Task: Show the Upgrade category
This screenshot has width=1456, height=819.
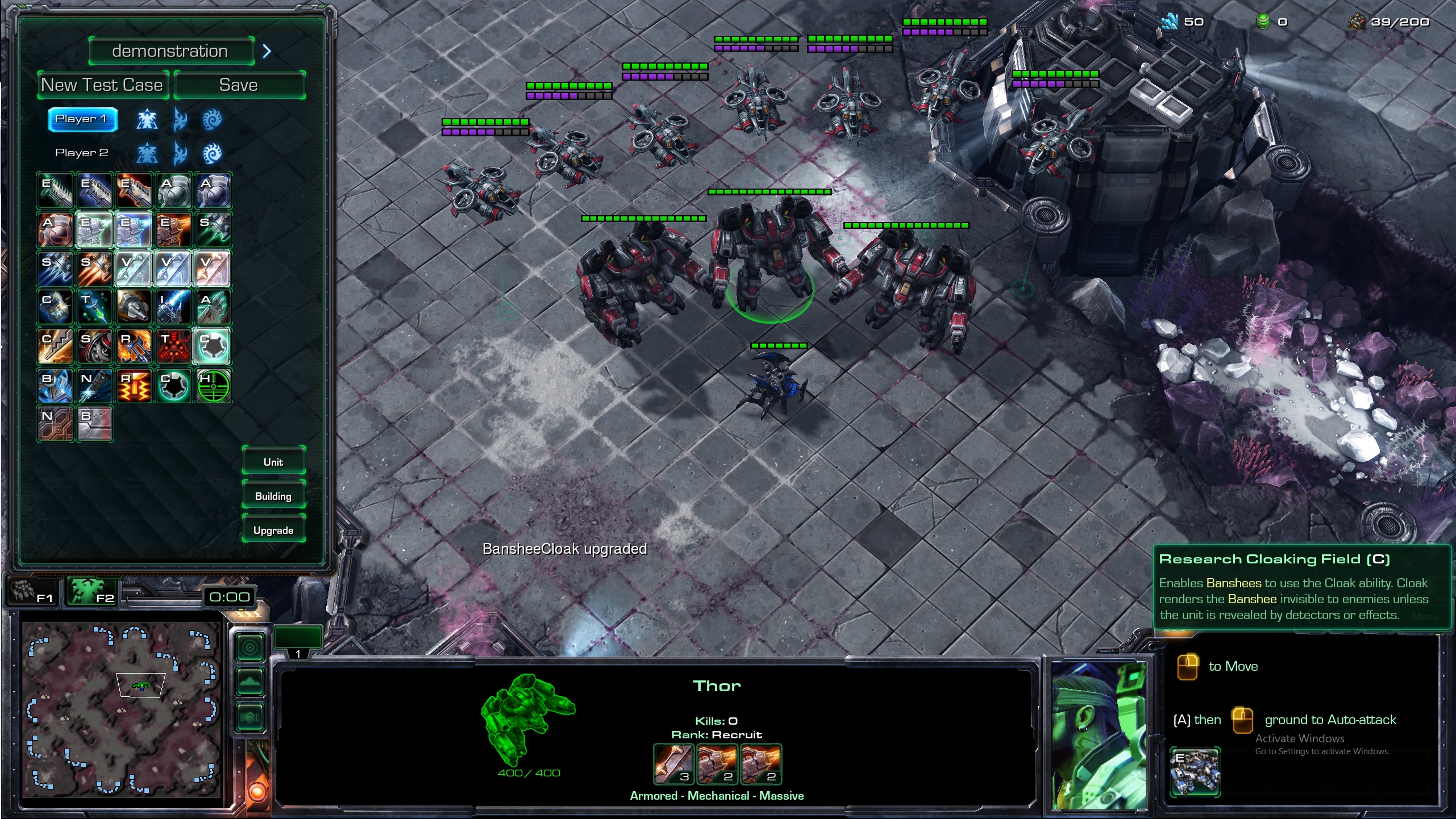Action: tap(273, 530)
